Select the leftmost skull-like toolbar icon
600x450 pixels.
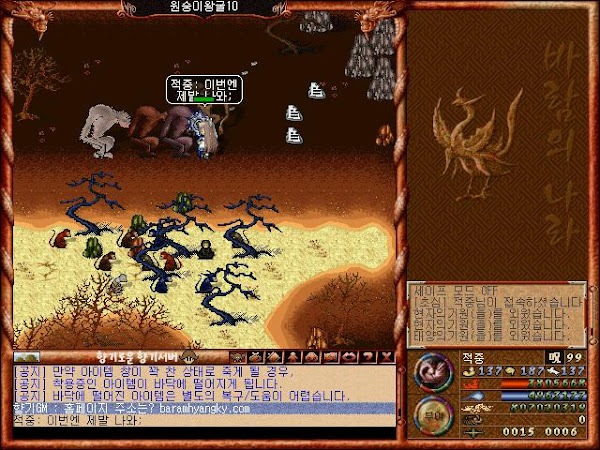[238, 356]
